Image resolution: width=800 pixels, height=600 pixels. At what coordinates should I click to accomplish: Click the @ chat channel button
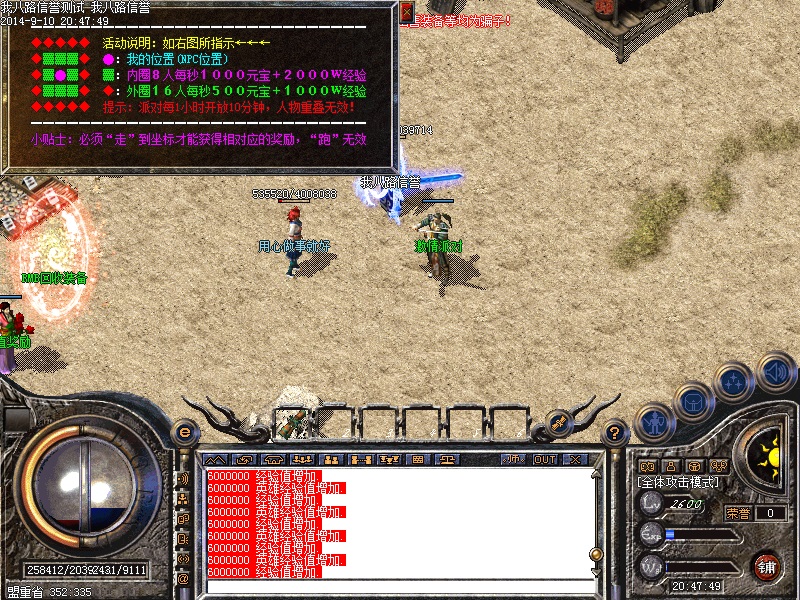point(183,578)
